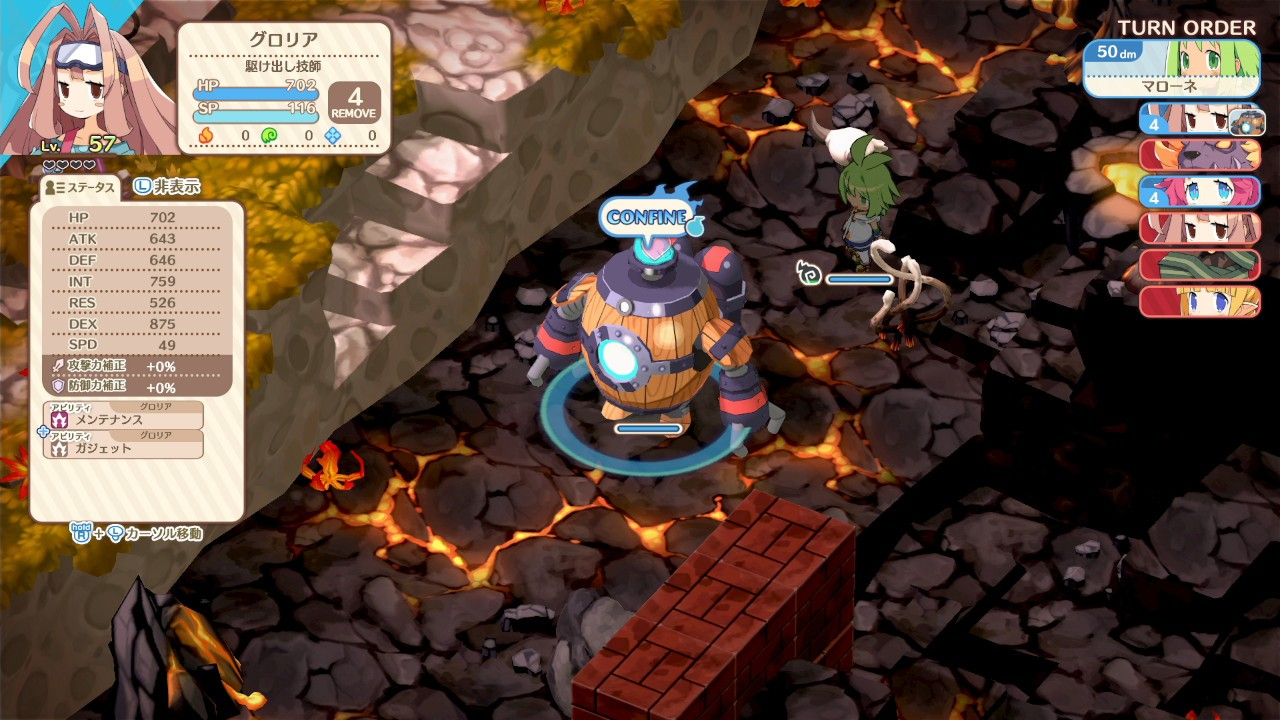The height and width of the screenshot is (720, 1280).
Task: Select the green striped scarf portrait in turn order
Action: point(1199,264)
